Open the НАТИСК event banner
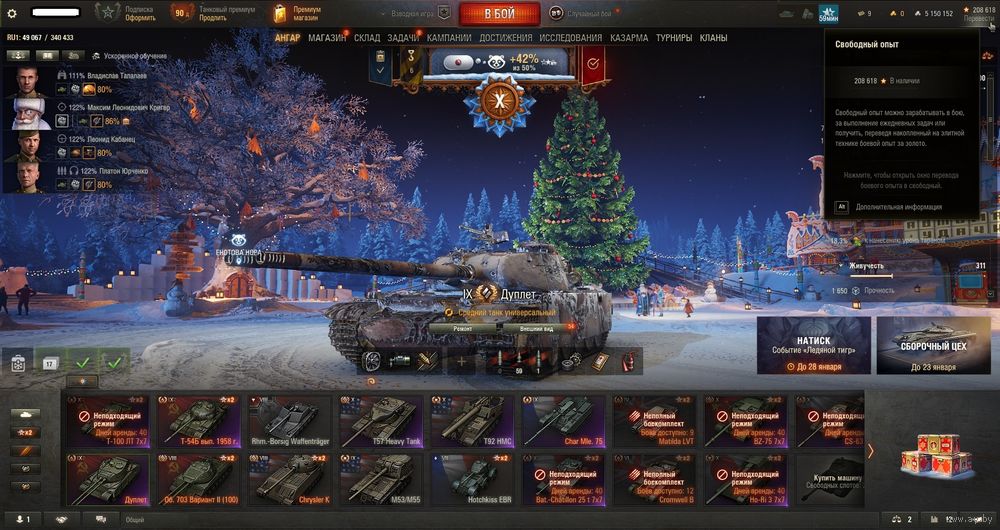This screenshot has width=1000, height=530. (x=812, y=345)
